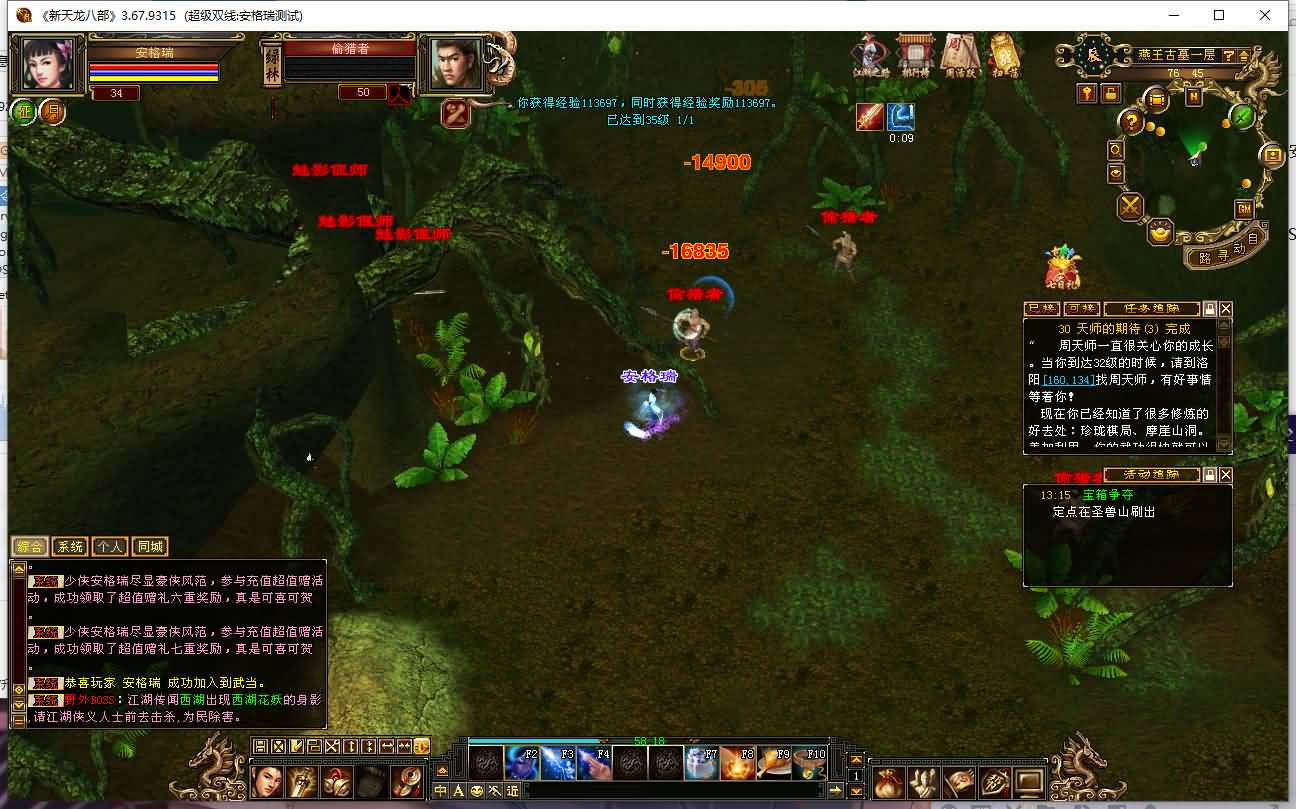The height and width of the screenshot is (809, 1296).
Task: Click the player portrait of 安格瑞
Action: 49,65
